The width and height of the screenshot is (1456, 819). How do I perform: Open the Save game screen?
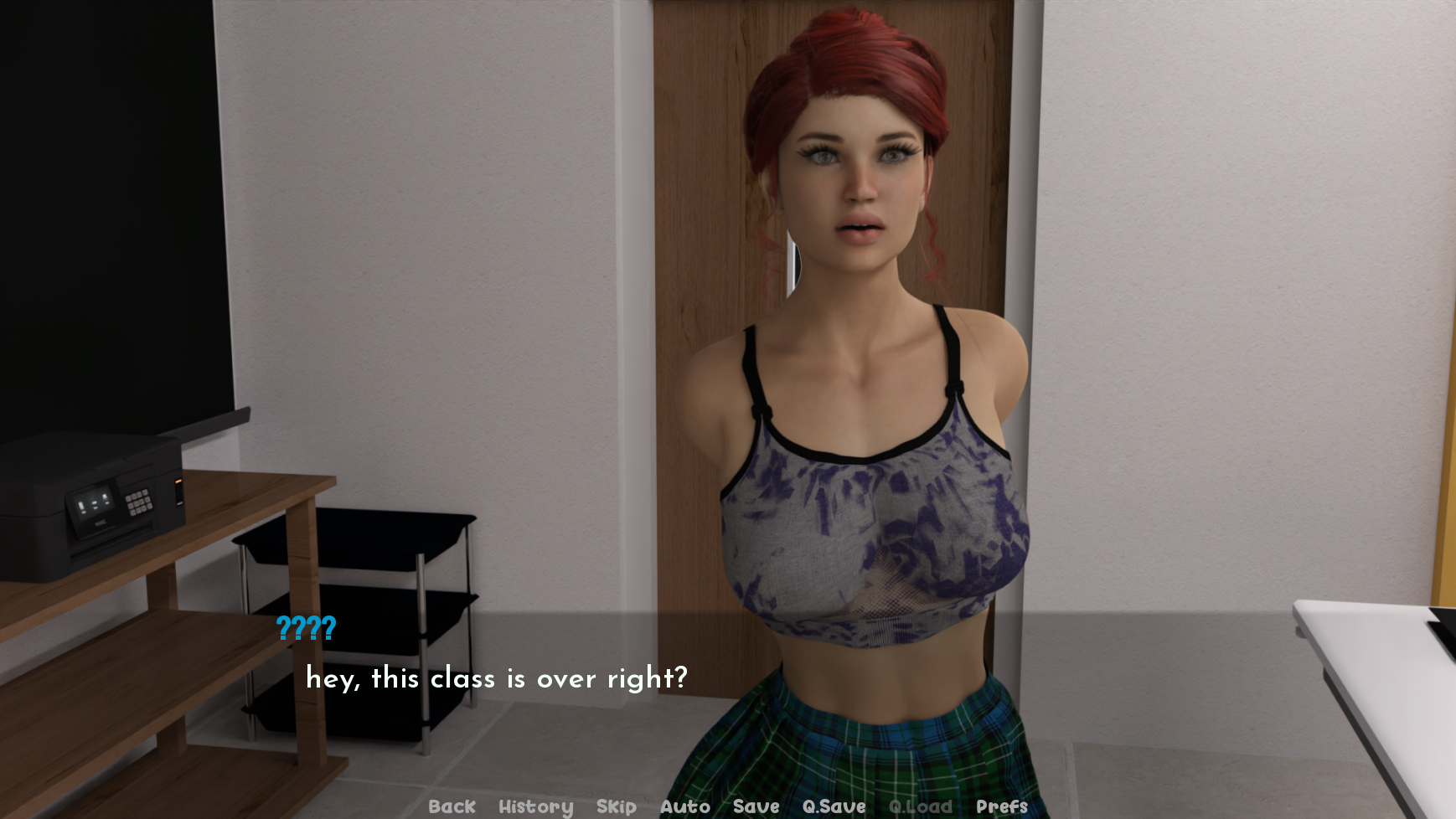756,806
